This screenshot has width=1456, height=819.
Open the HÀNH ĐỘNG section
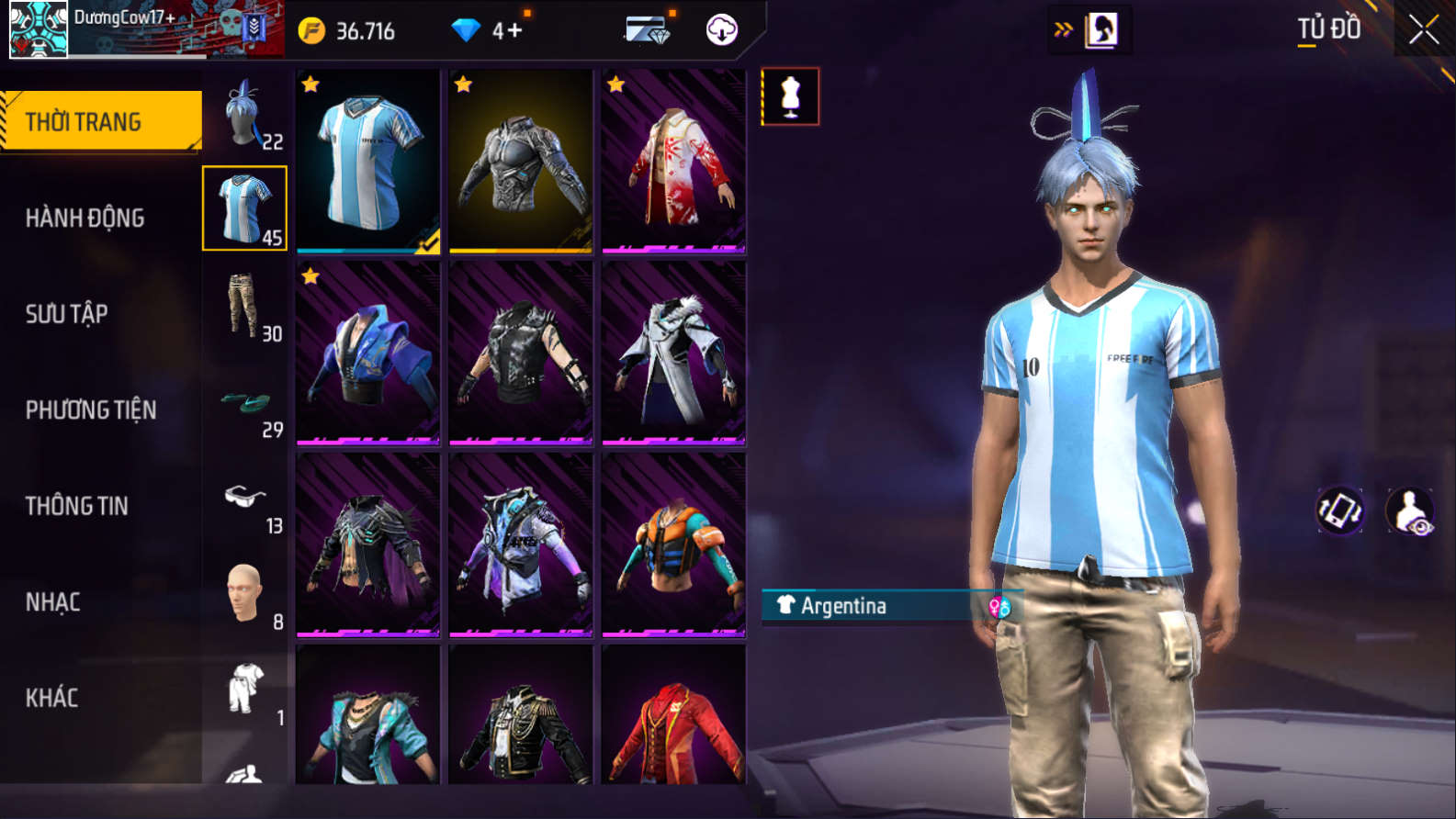tap(85, 218)
